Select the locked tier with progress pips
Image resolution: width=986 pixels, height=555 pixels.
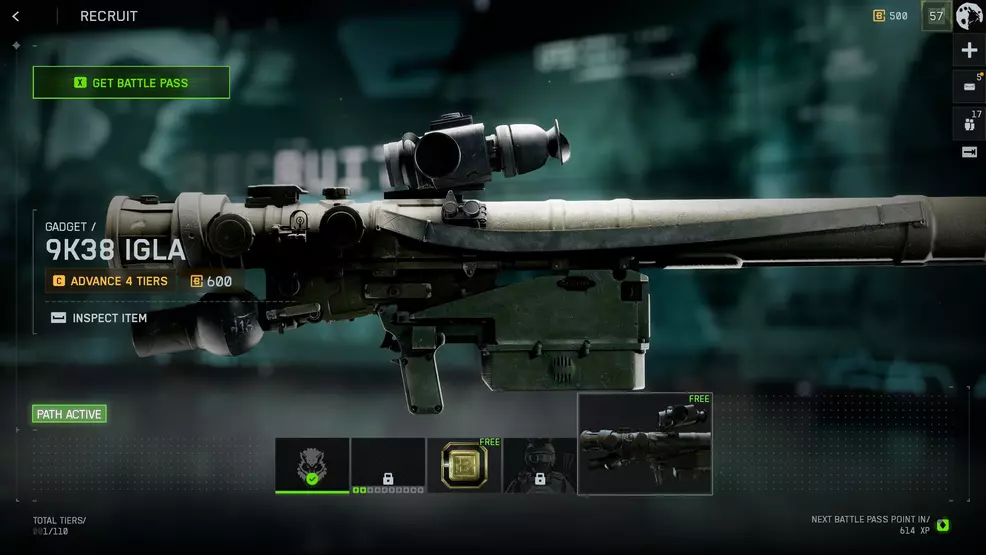(388, 465)
